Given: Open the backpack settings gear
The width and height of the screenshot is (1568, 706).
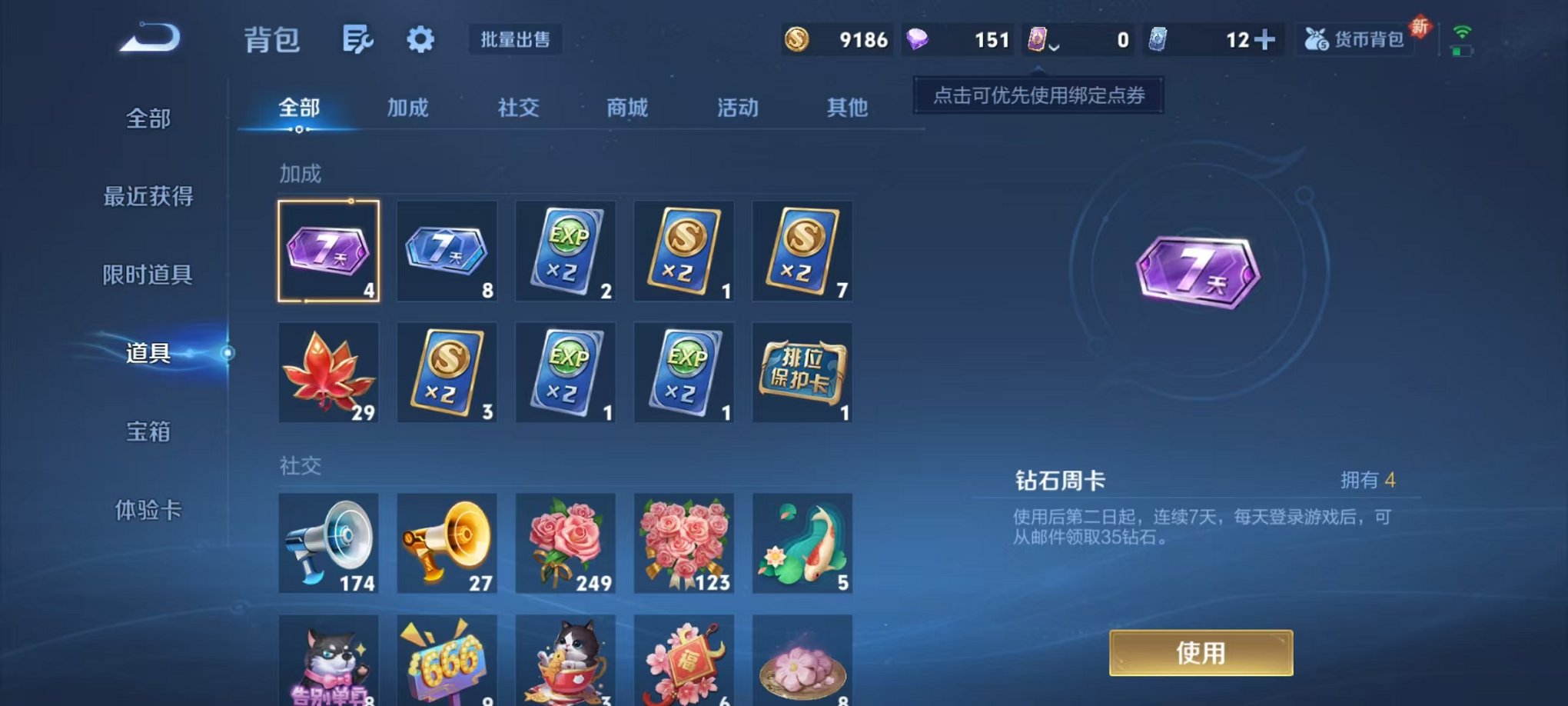Looking at the screenshot, I should tap(419, 38).
